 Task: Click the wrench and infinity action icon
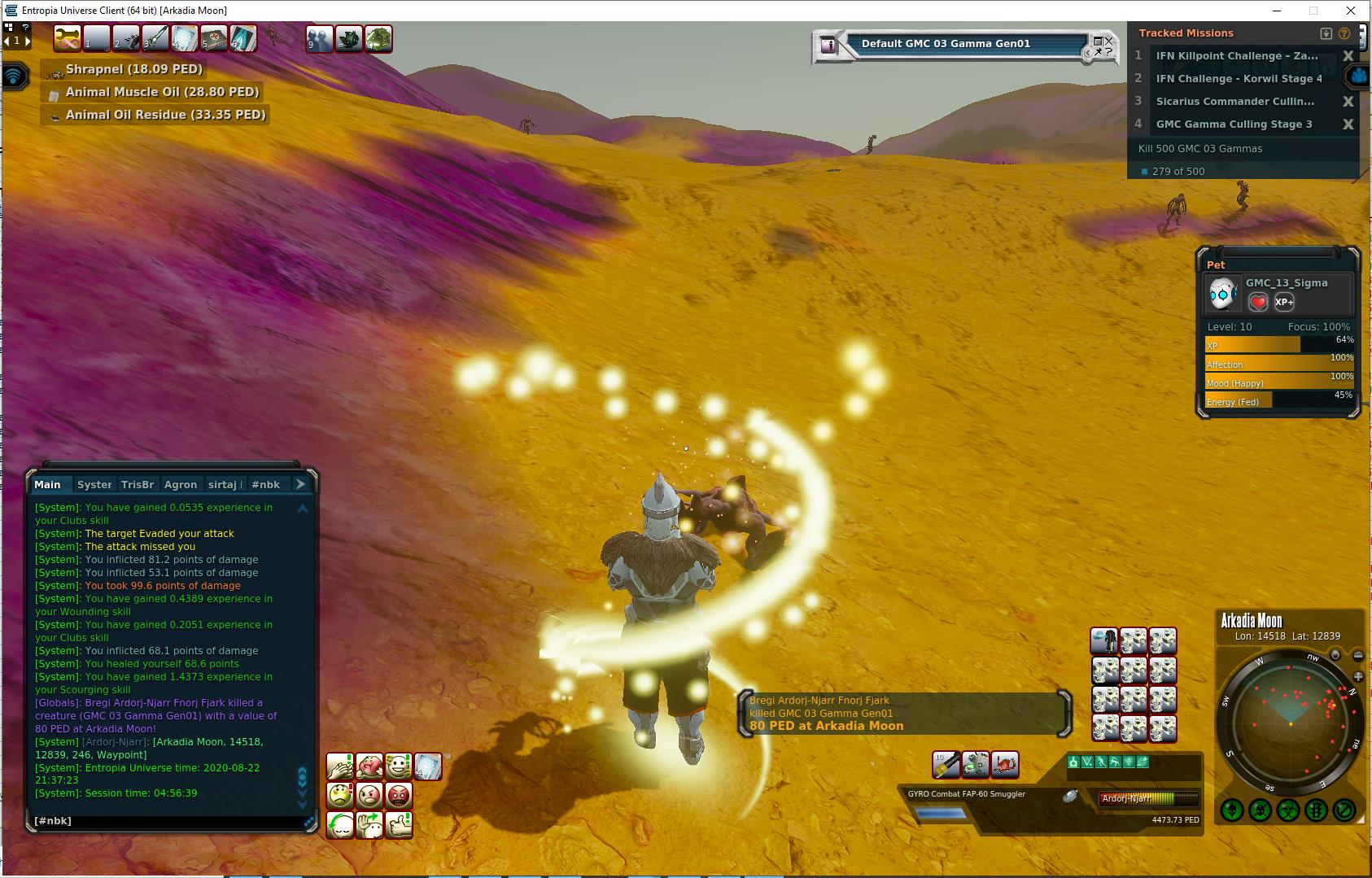(x=67, y=38)
